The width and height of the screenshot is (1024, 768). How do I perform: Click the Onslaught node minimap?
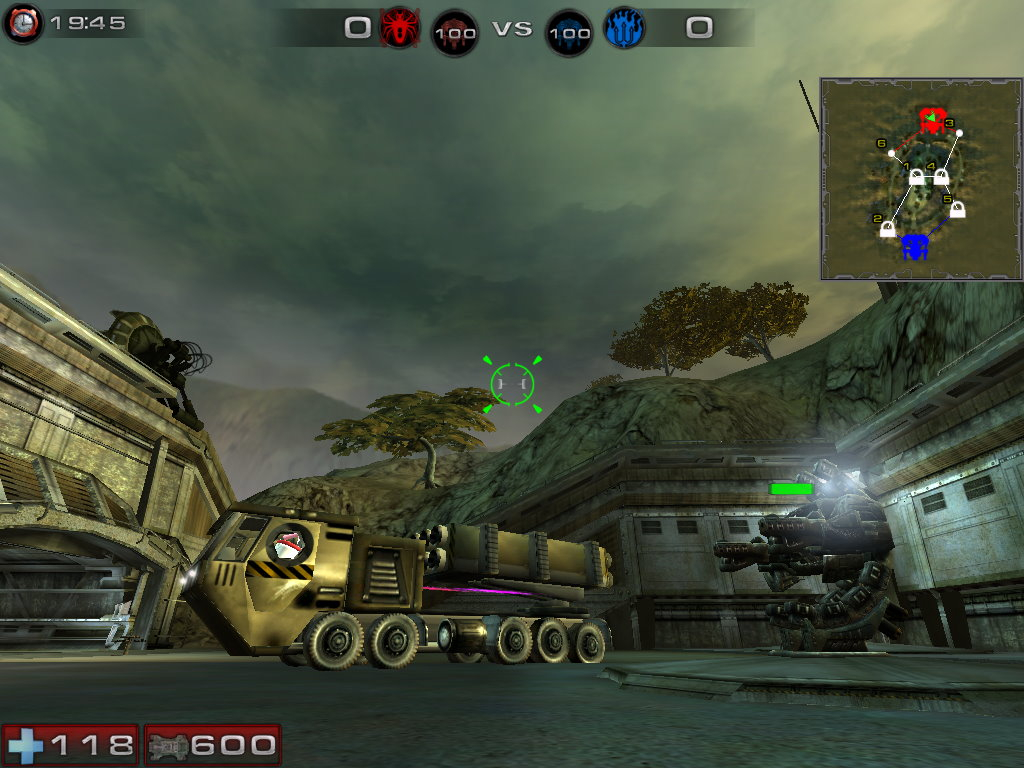[919, 179]
